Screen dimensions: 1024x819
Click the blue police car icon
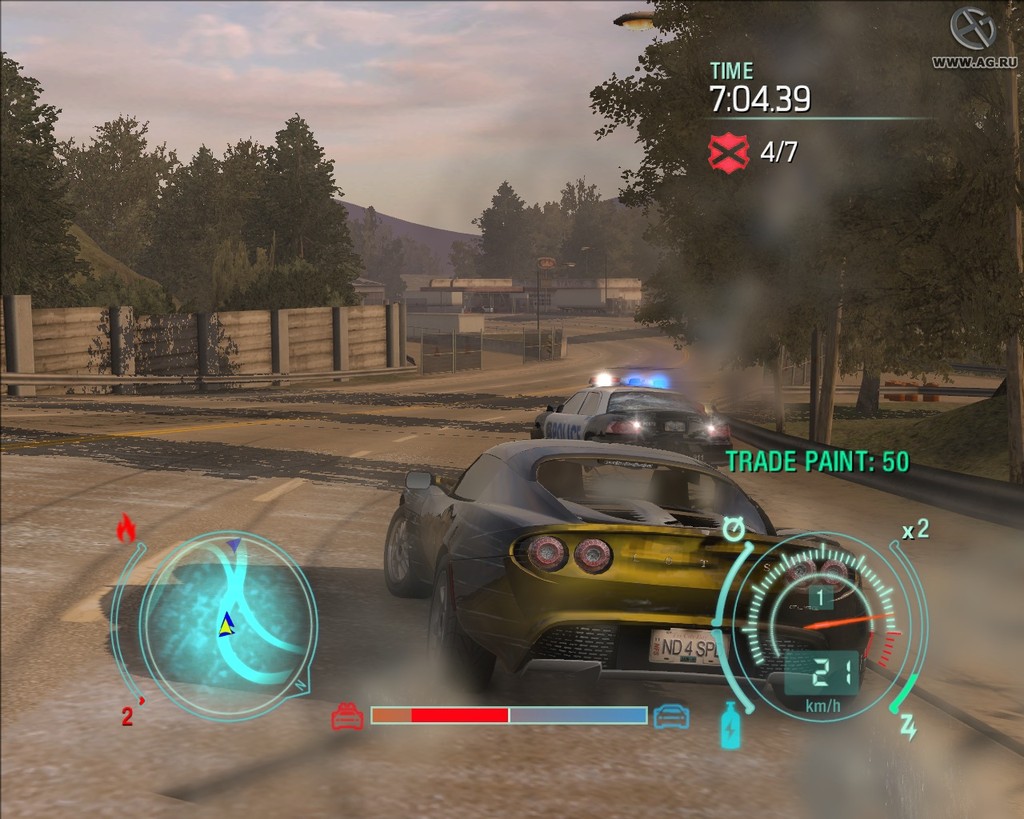[670, 716]
